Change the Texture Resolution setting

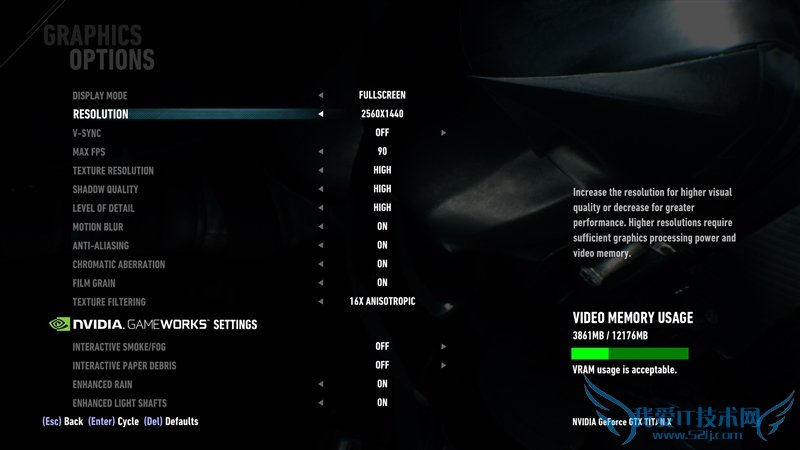coord(113,171)
